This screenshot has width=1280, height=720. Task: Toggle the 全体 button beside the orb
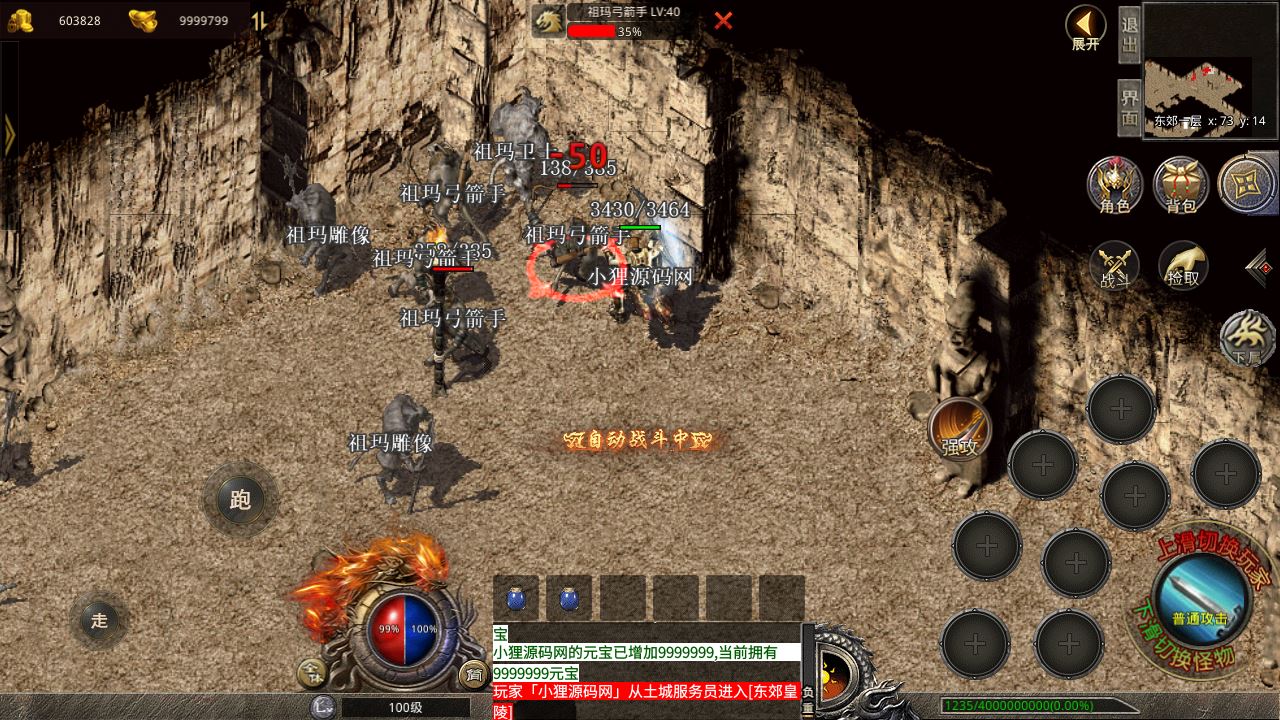coord(310,674)
